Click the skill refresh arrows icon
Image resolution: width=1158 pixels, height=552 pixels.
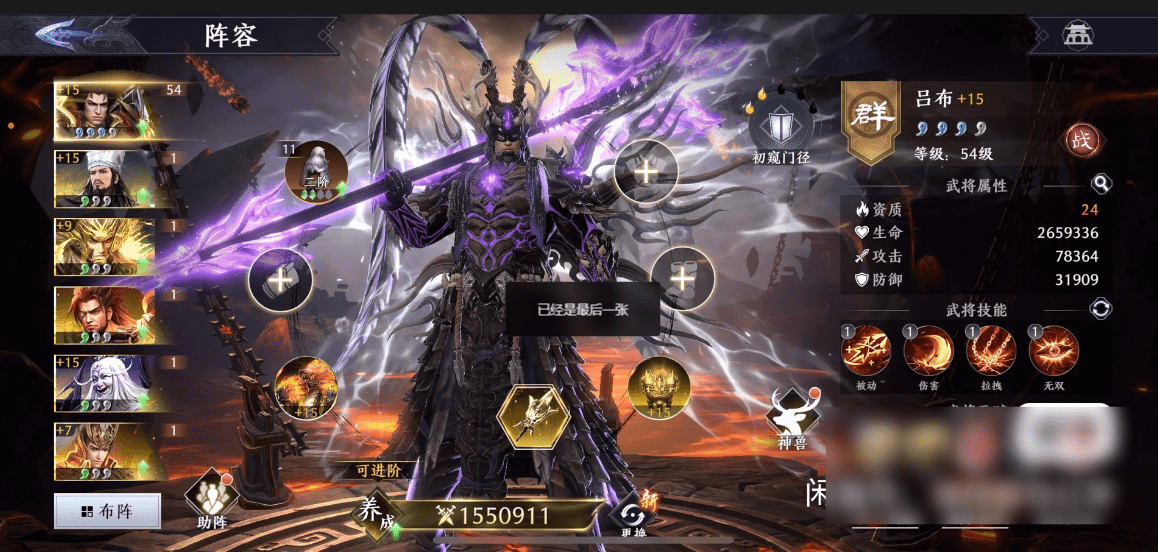click(x=1101, y=309)
